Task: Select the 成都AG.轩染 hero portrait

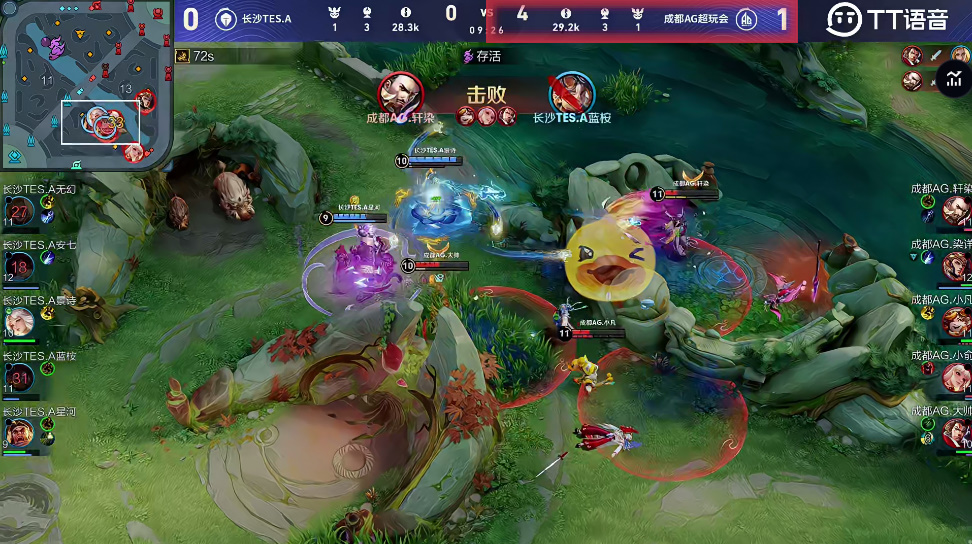Action: [x=956, y=211]
